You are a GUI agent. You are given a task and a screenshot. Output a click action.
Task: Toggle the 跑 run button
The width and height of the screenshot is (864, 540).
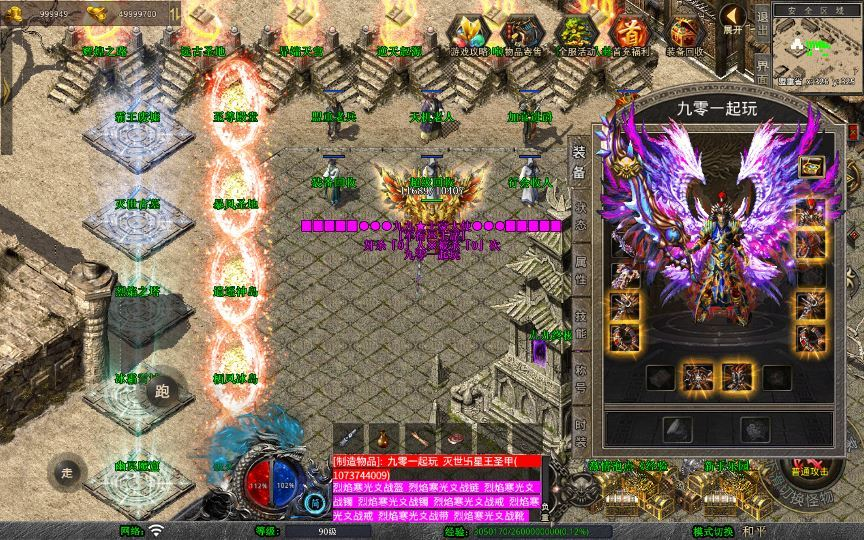163,392
